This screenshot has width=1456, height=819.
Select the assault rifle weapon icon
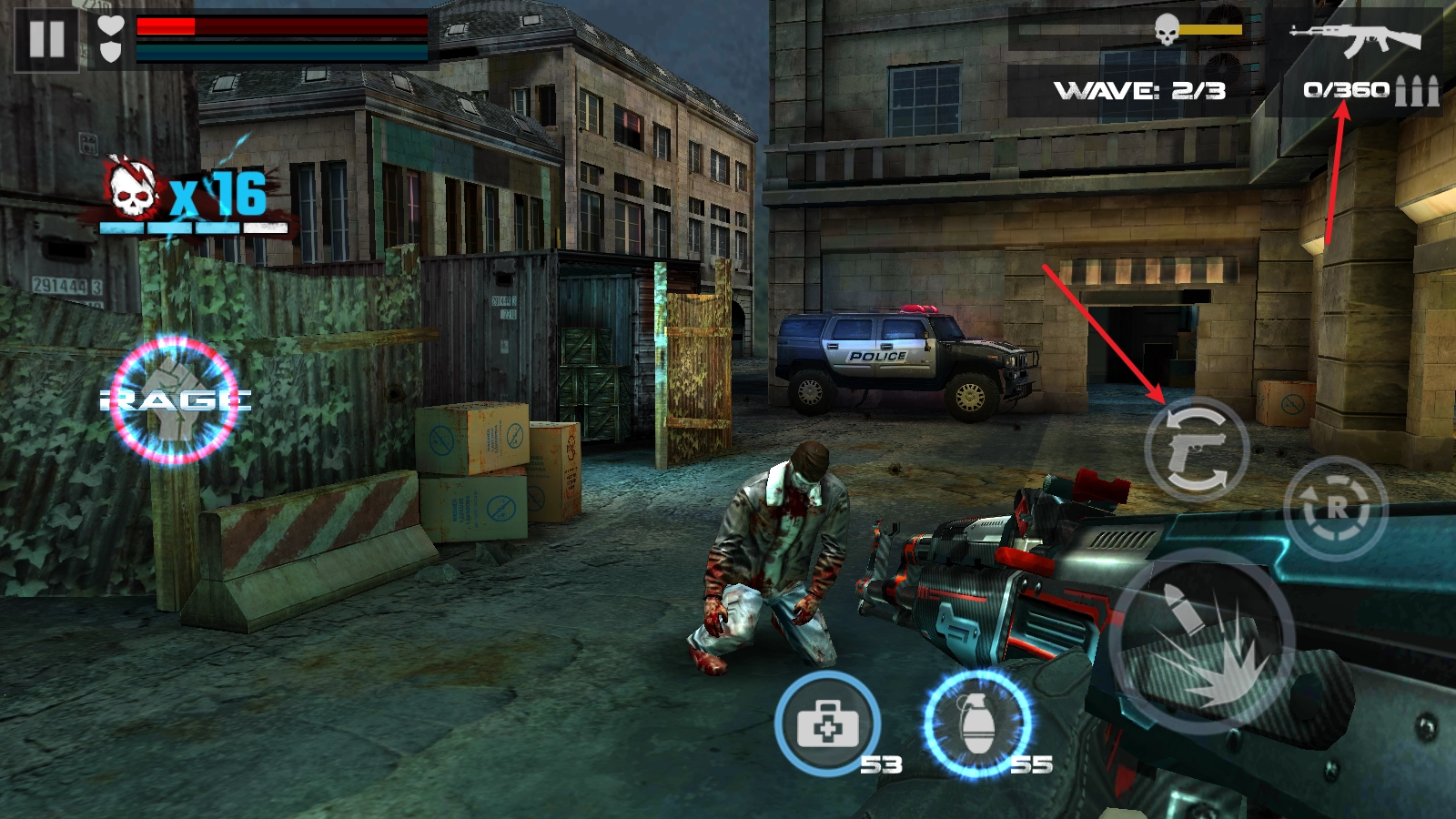pyautogui.click(x=1354, y=39)
